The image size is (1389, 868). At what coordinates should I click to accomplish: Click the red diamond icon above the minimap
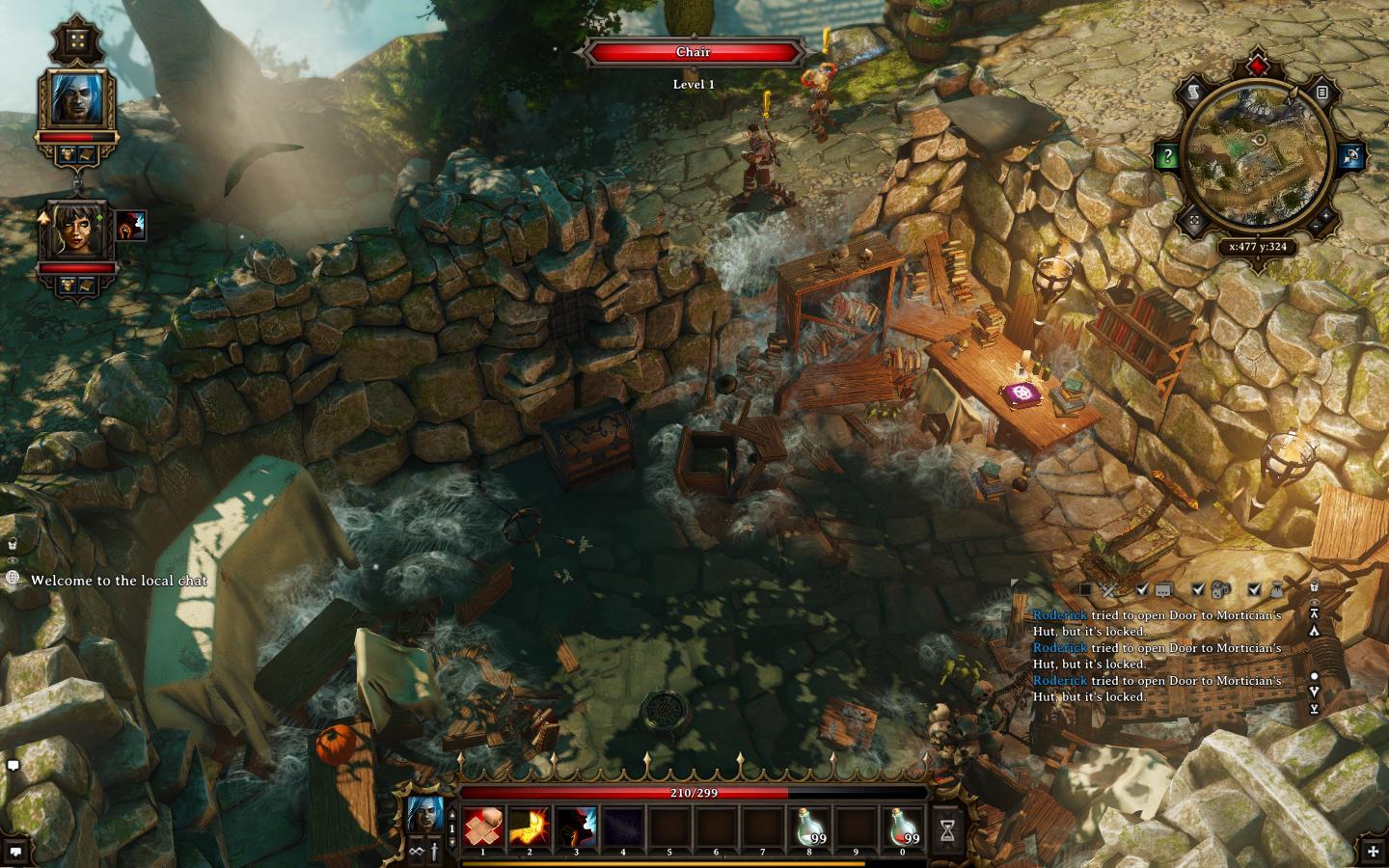pyautogui.click(x=1258, y=66)
